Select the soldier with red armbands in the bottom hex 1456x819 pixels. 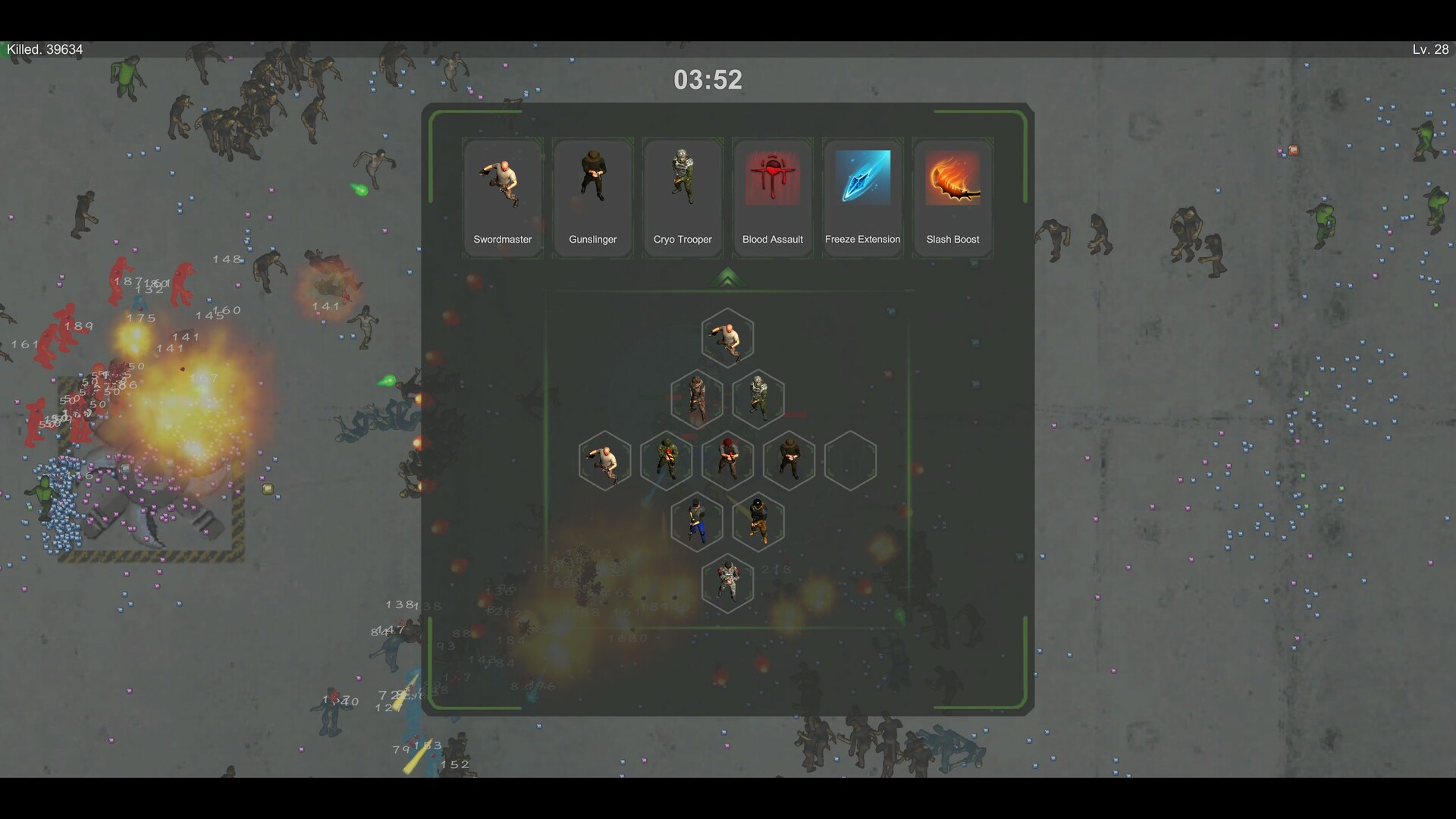click(x=727, y=582)
